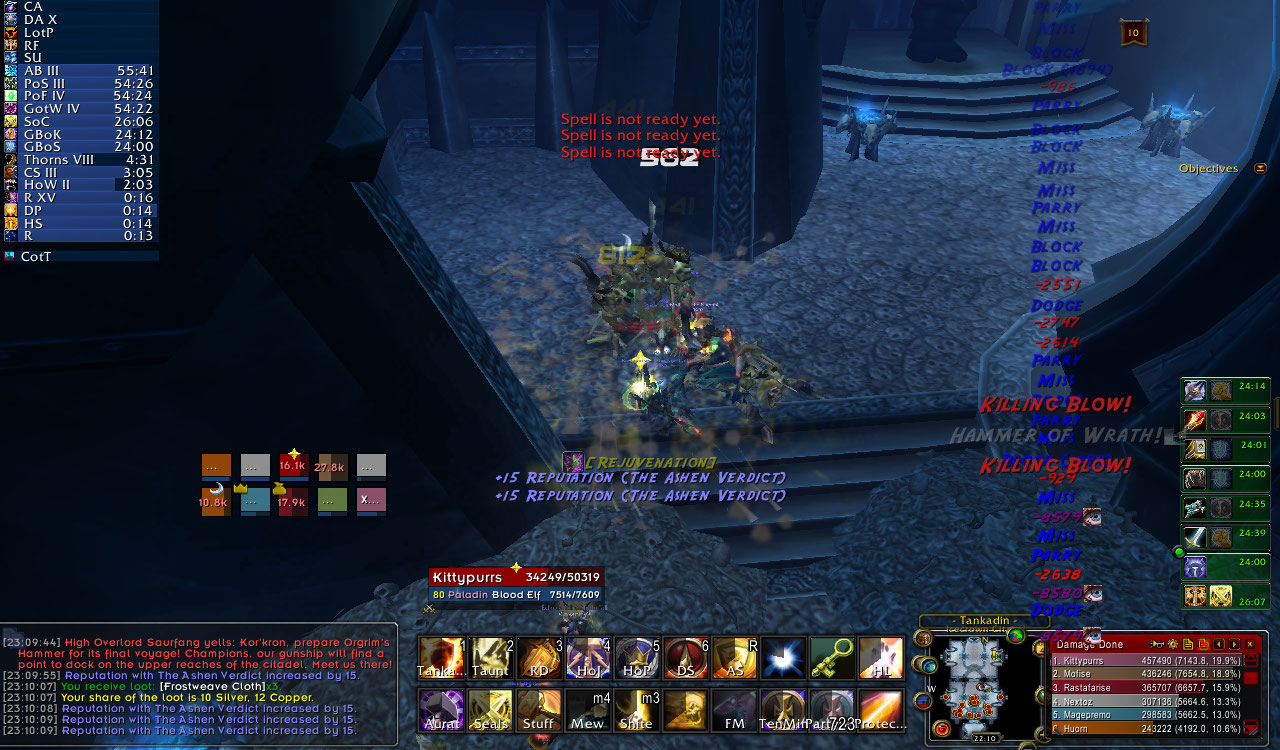The width and height of the screenshot is (1280, 750).
Task: Click the golden key action slot
Action: click(x=832, y=658)
